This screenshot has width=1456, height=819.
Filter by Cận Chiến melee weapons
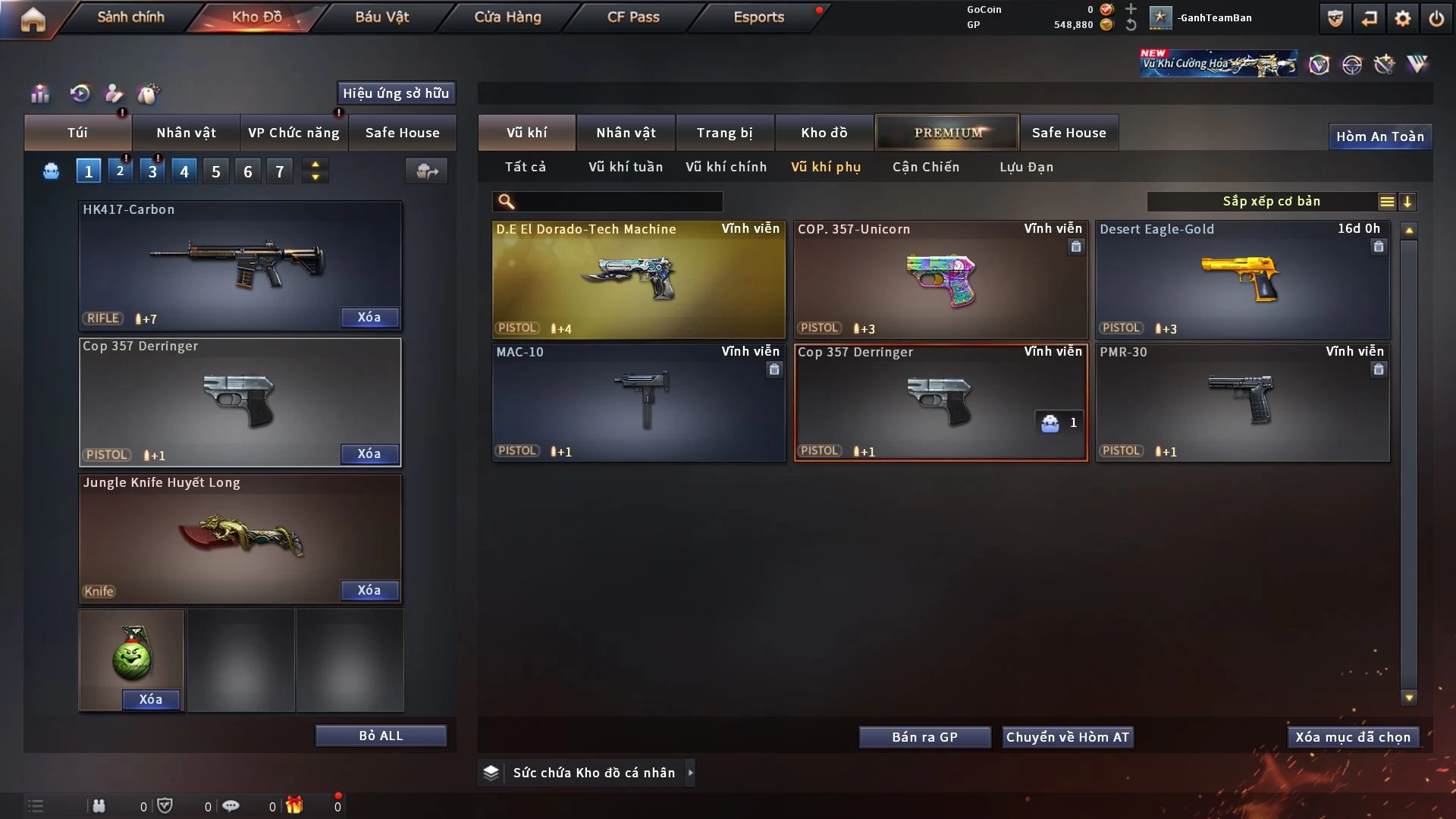point(925,167)
